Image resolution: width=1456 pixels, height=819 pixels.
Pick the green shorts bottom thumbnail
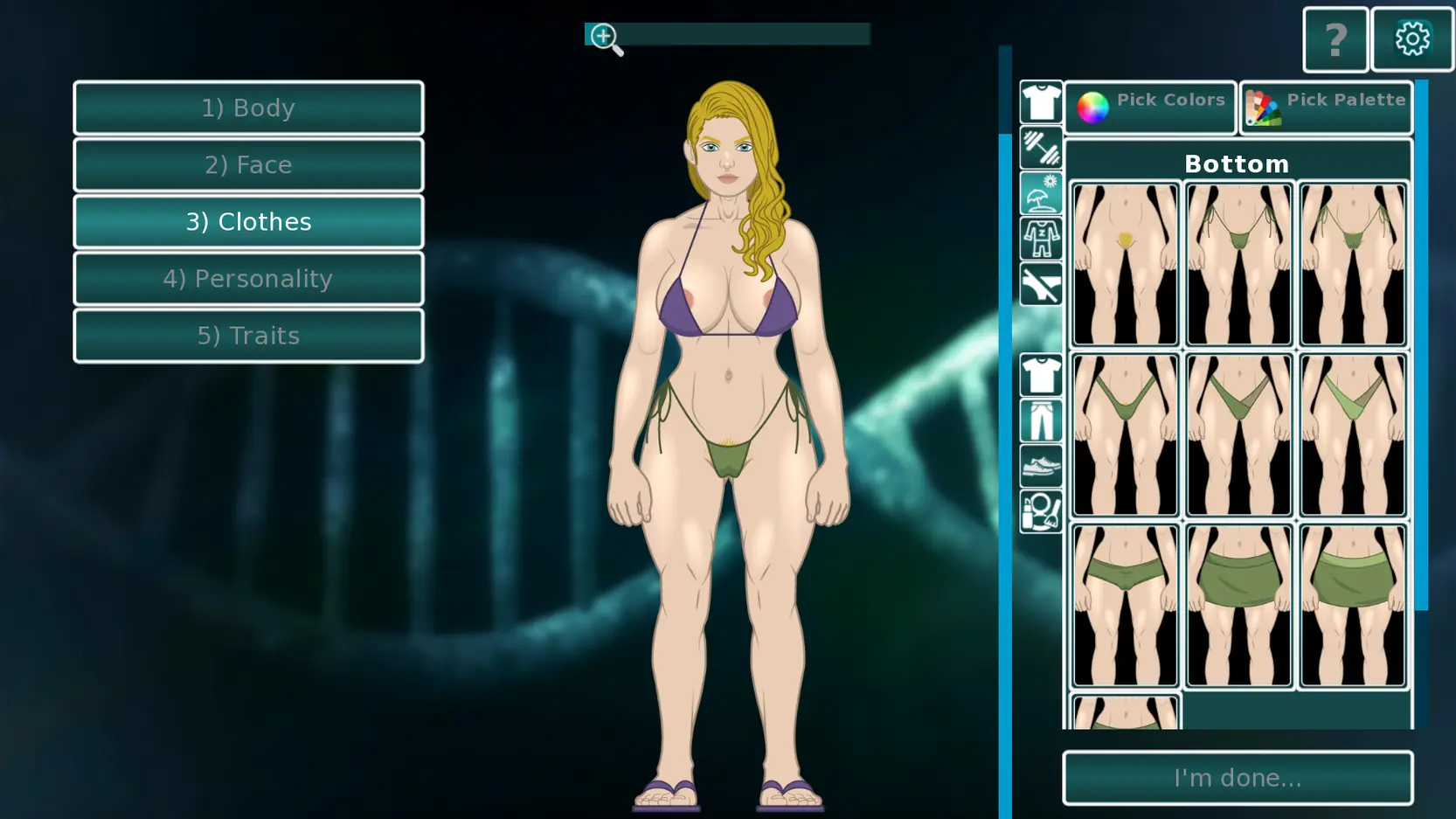[x=1125, y=605]
